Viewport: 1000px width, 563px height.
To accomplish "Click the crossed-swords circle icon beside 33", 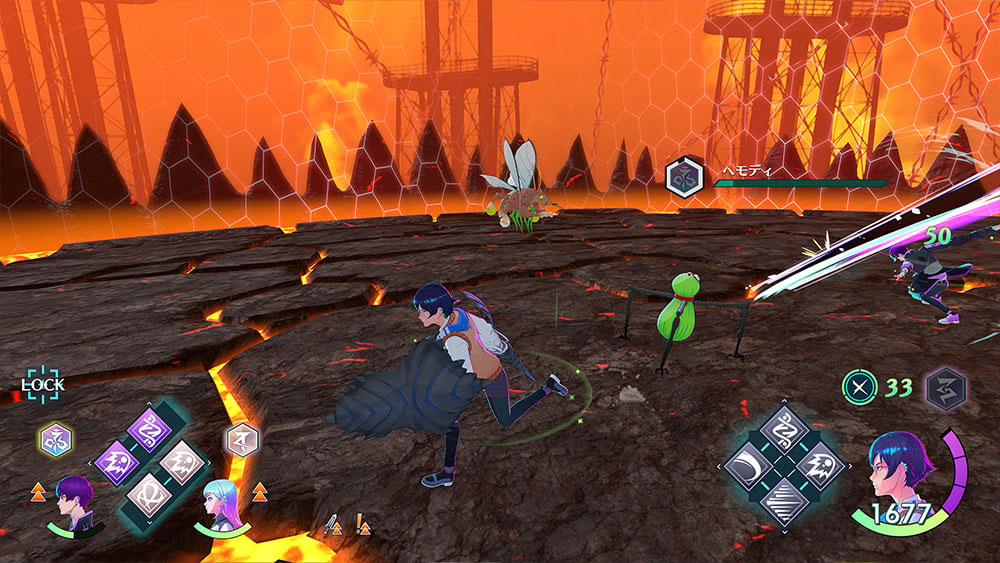I will click(859, 386).
